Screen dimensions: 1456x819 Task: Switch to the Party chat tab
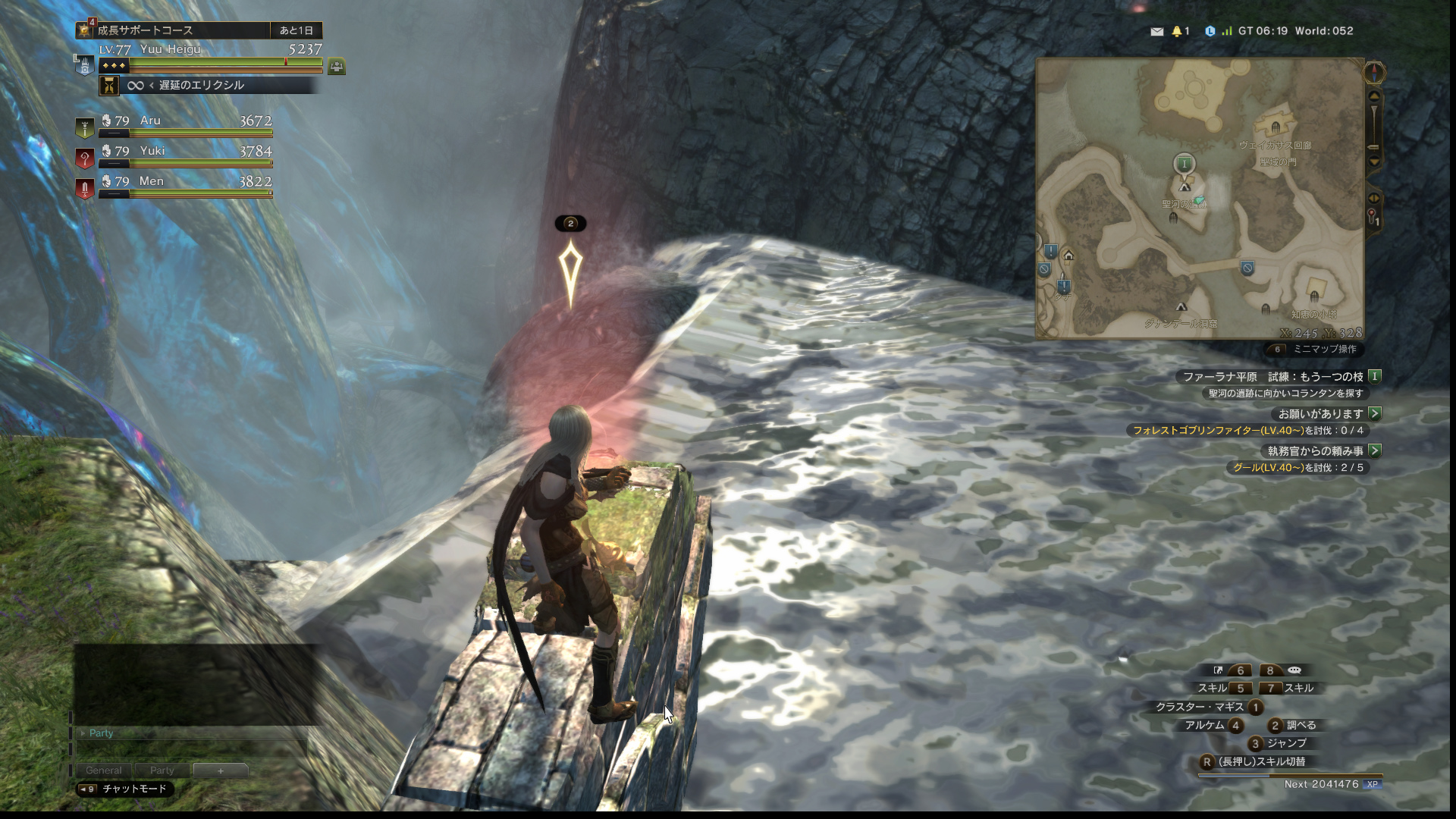tap(162, 770)
